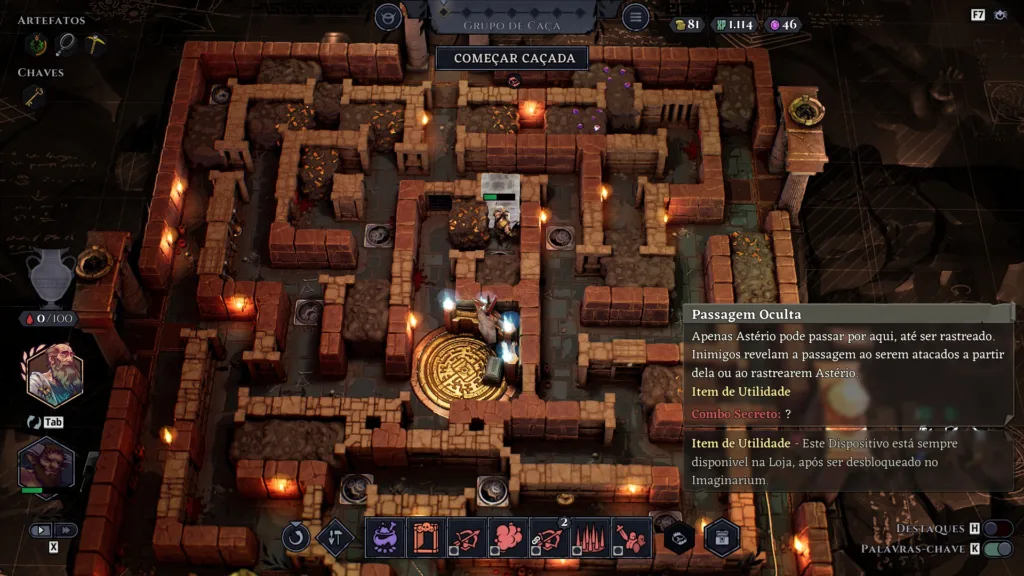Select the floor spikes trap slot
This screenshot has height=576, width=1024.
590,537
